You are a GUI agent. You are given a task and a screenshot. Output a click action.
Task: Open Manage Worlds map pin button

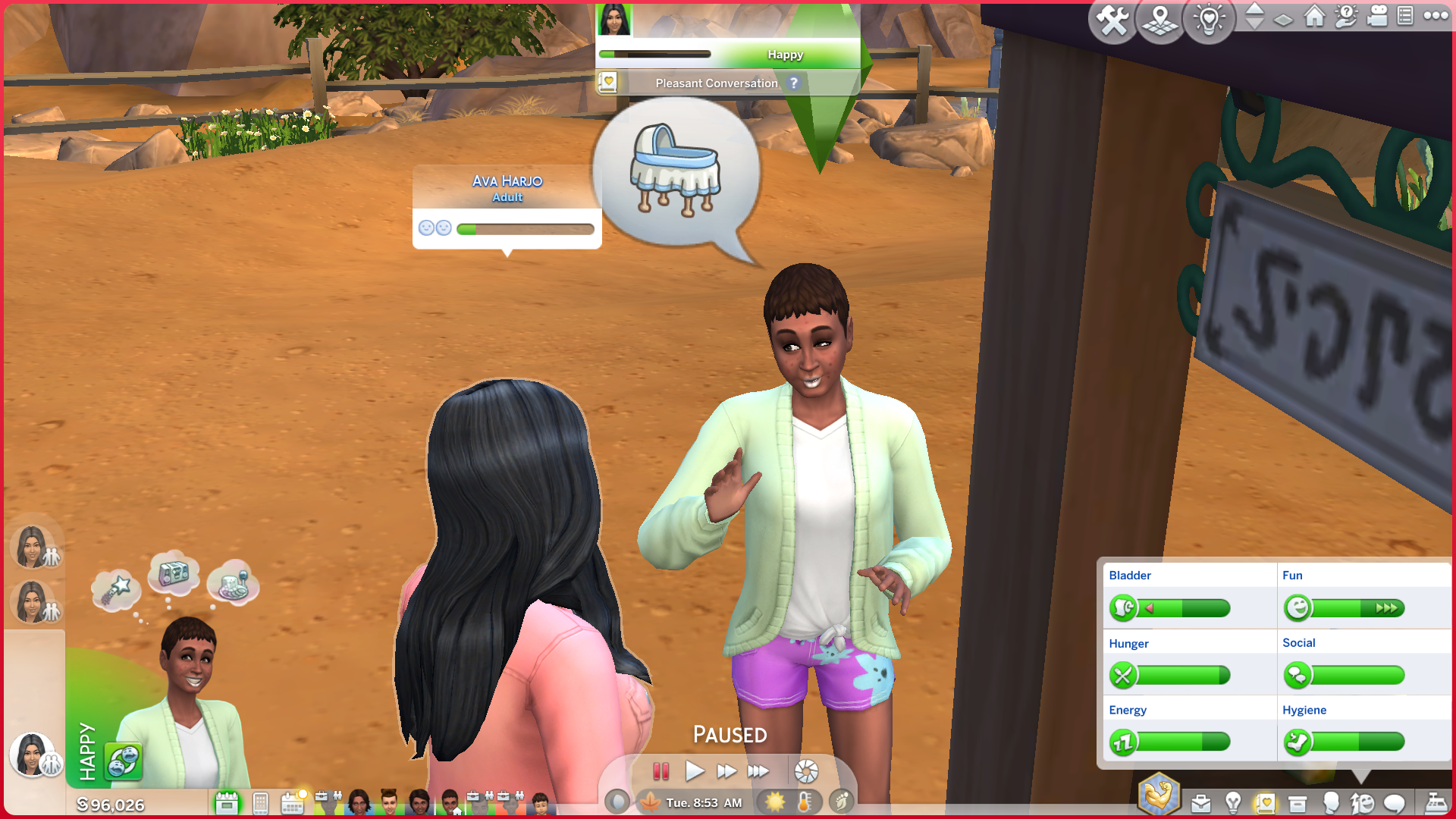[x=1160, y=20]
